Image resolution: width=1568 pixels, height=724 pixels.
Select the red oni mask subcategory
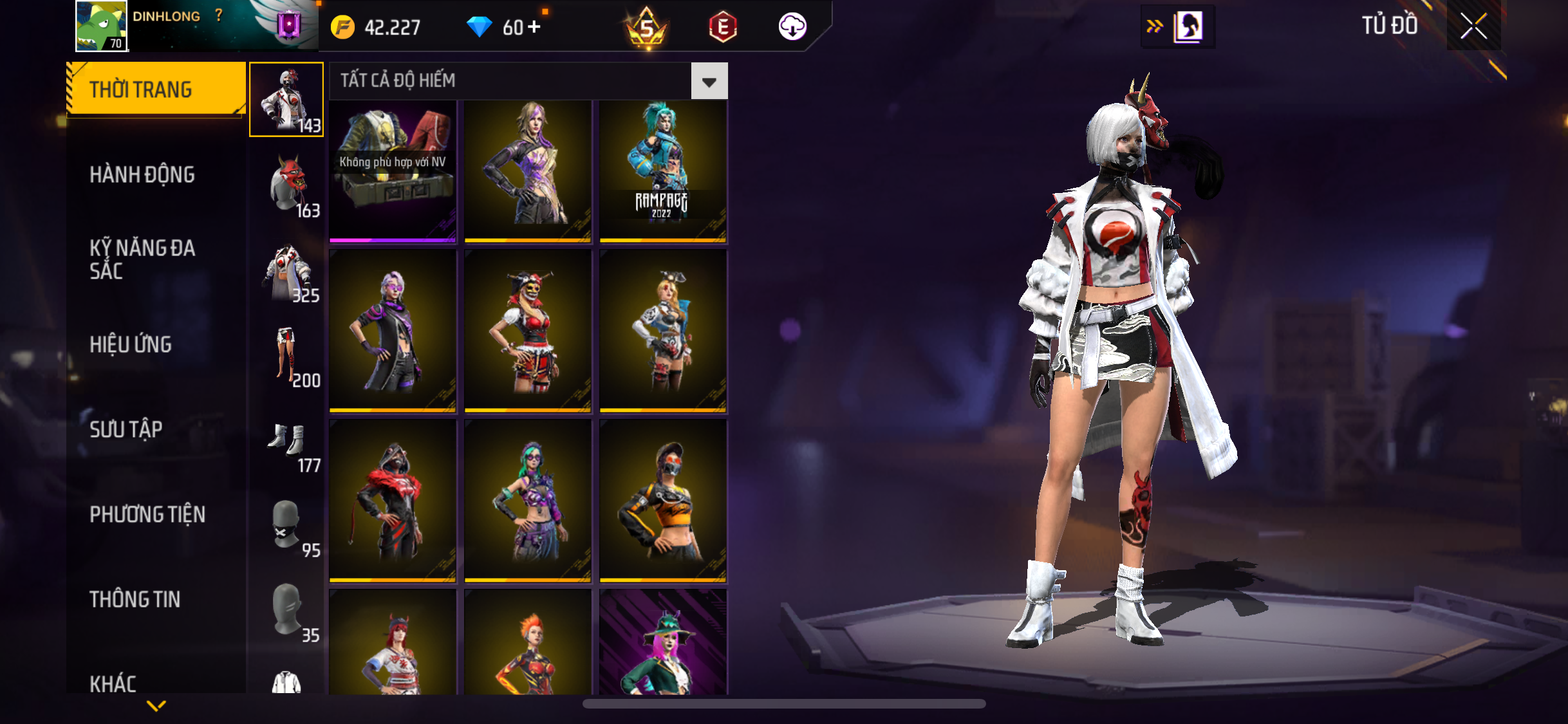coord(287,185)
